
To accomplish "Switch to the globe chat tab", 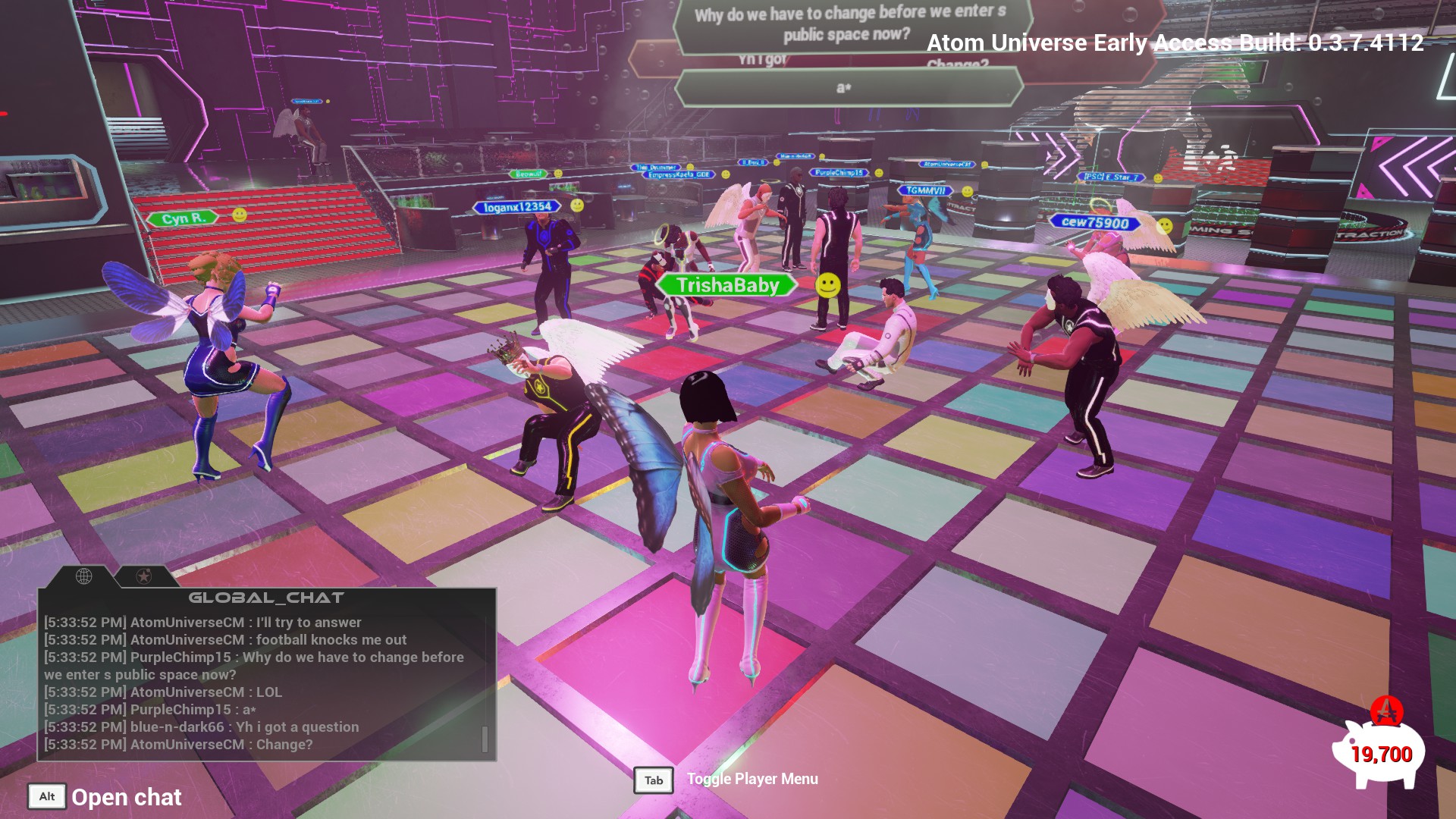I will pos(84,576).
